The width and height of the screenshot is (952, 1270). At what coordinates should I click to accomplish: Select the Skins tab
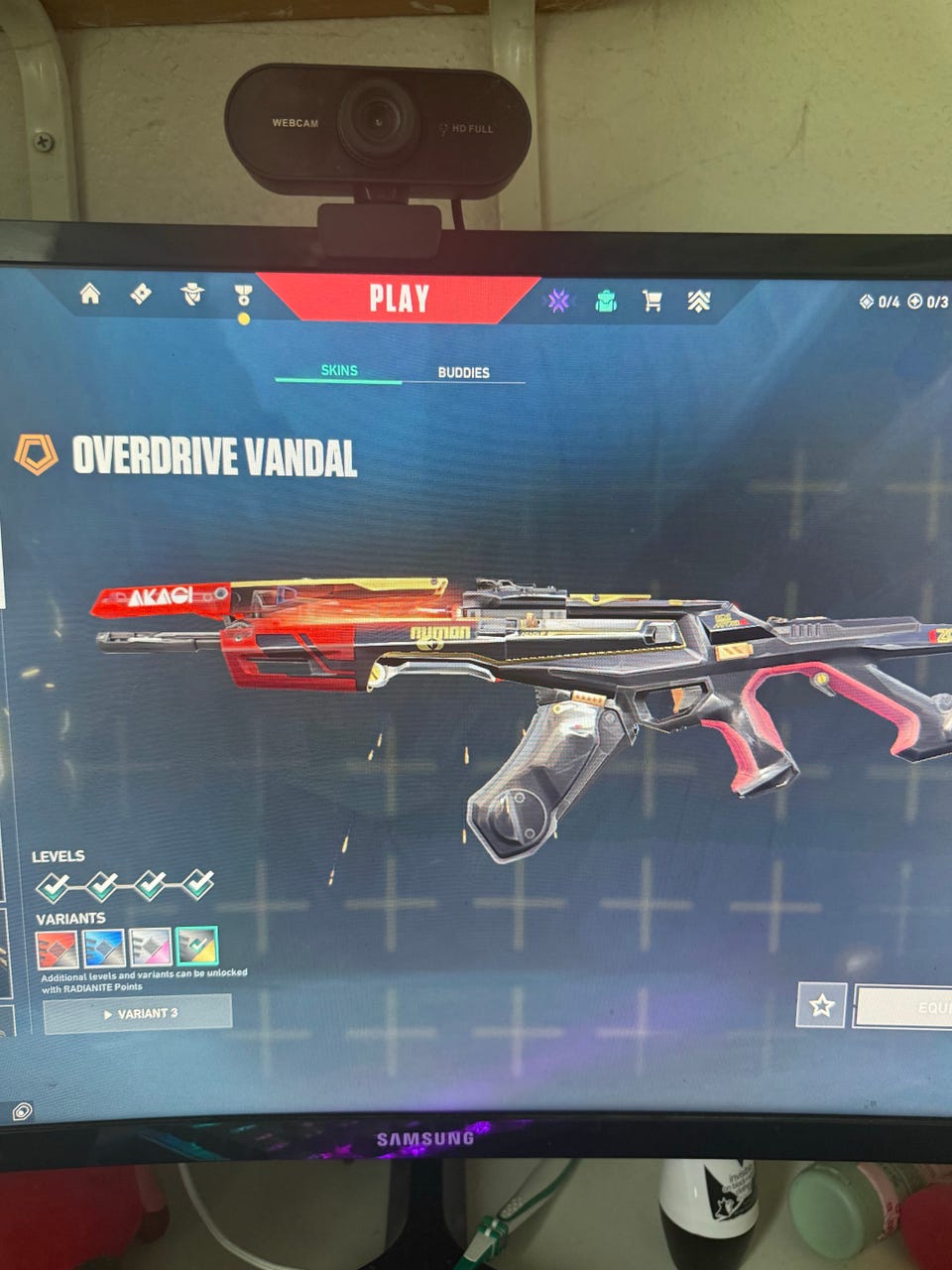pos(339,370)
